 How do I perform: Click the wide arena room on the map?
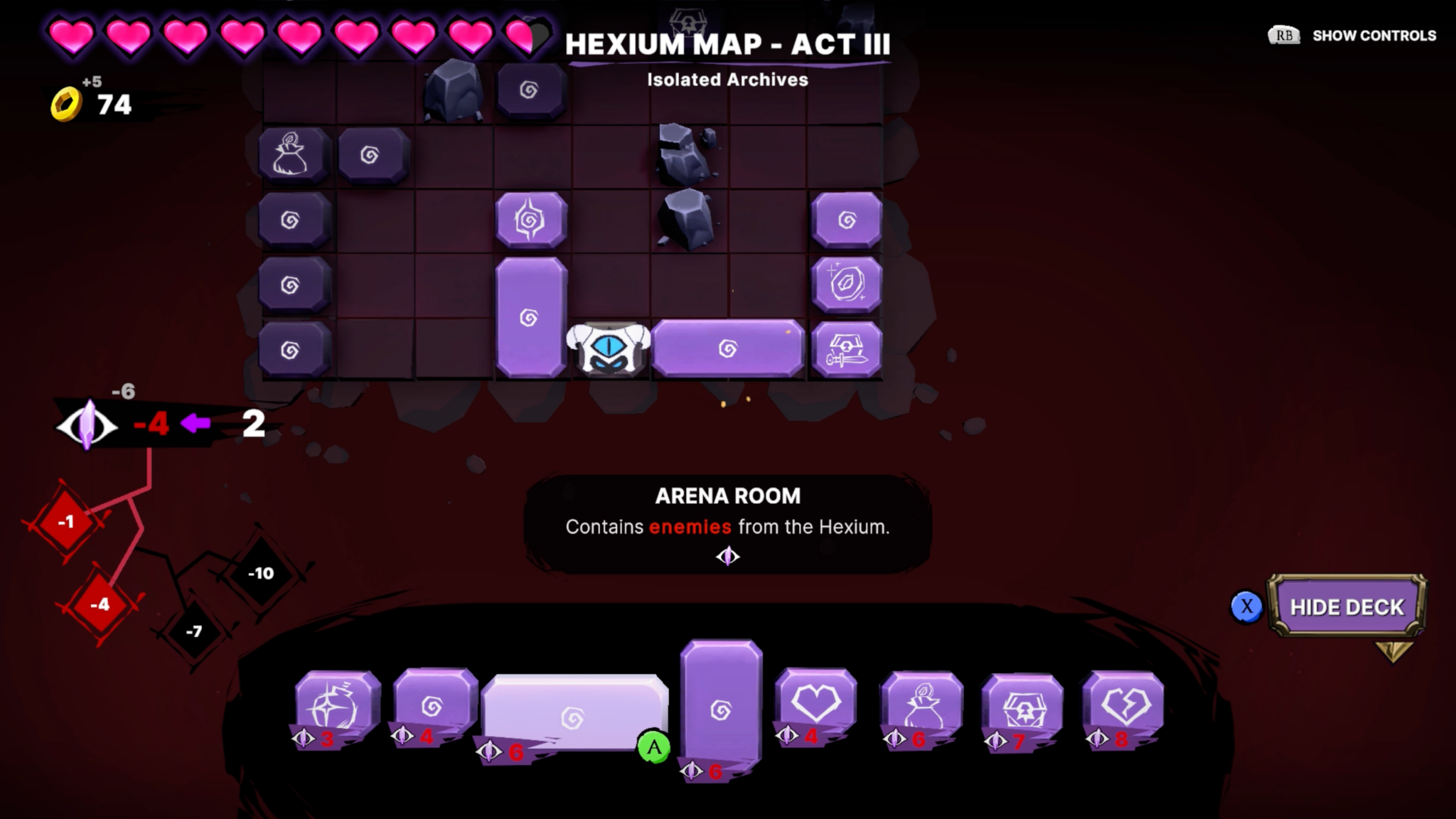pos(728,348)
